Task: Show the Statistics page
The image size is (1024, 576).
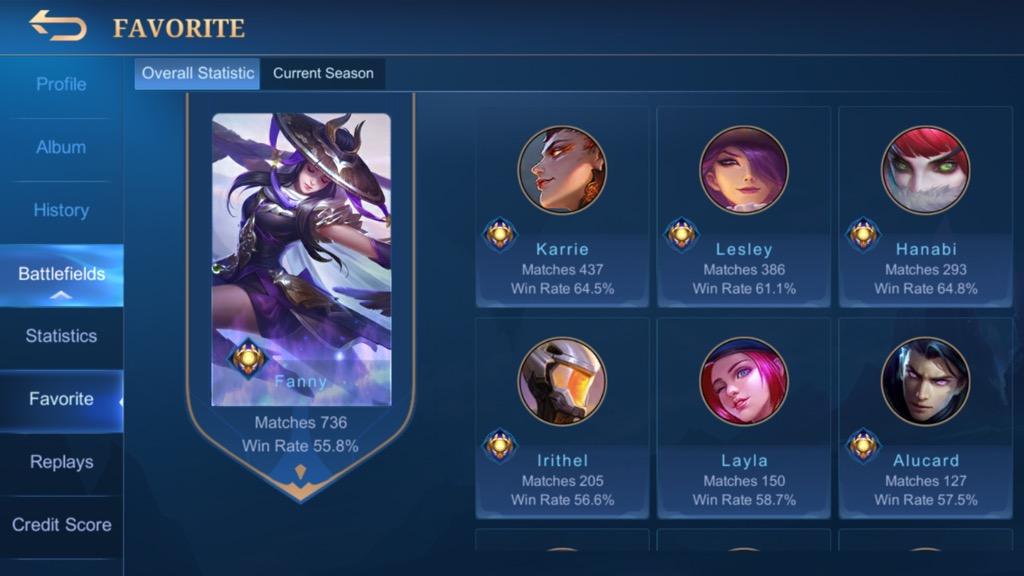Action: tap(61, 336)
